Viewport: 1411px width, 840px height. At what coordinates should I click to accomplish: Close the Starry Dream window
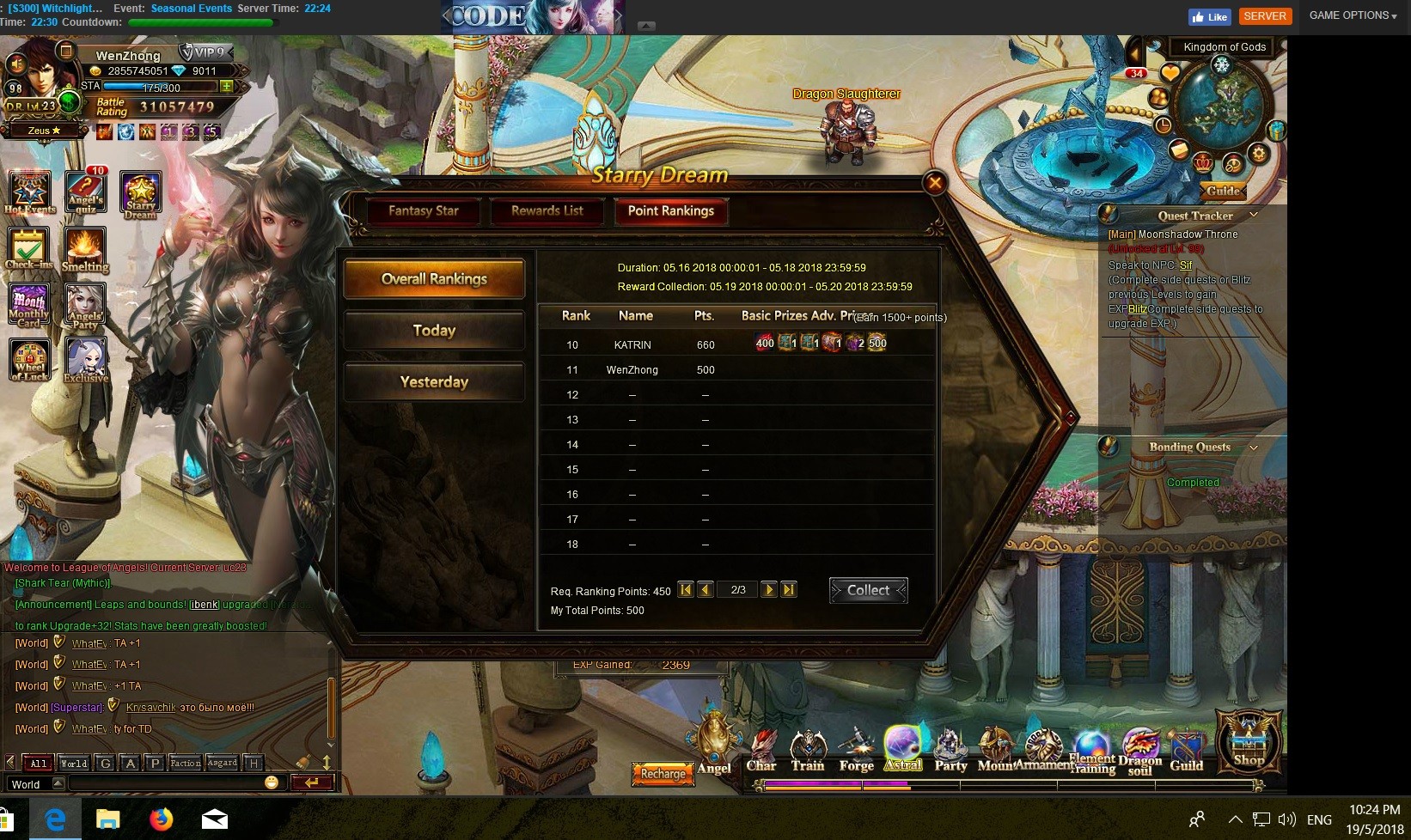tap(935, 182)
